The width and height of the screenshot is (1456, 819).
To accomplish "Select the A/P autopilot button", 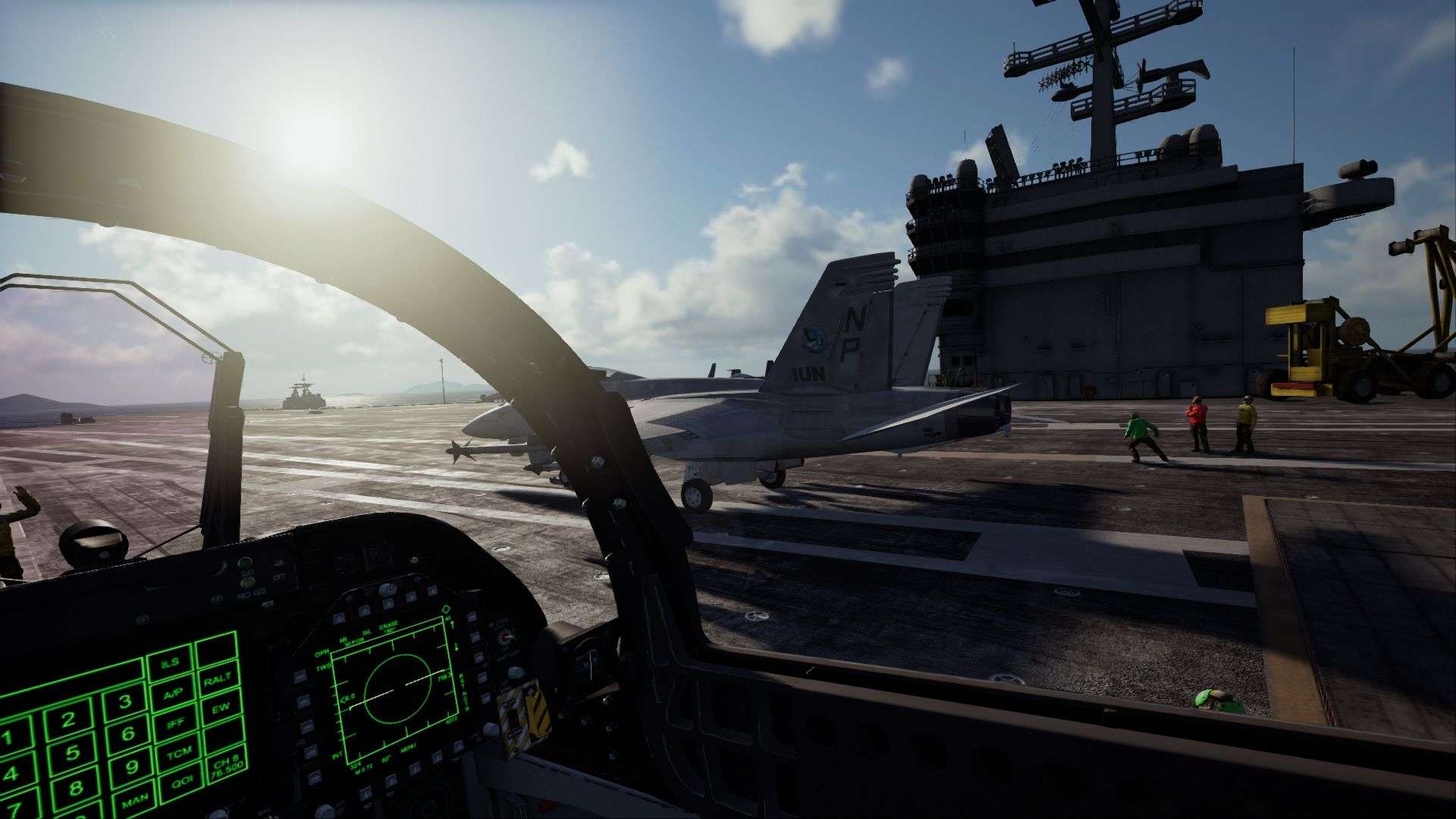I will coord(174,692).
